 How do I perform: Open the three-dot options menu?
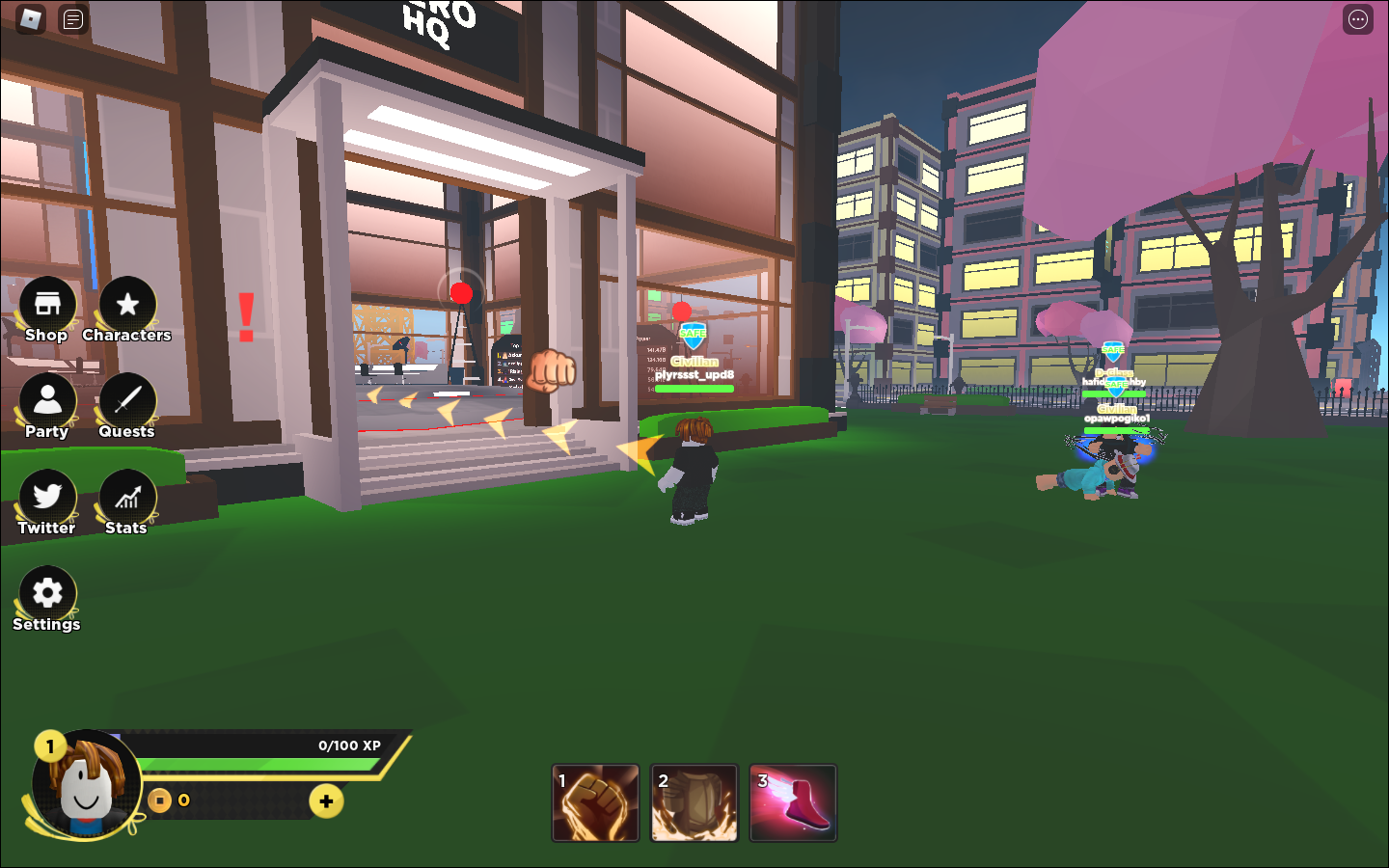point(1357,19)
